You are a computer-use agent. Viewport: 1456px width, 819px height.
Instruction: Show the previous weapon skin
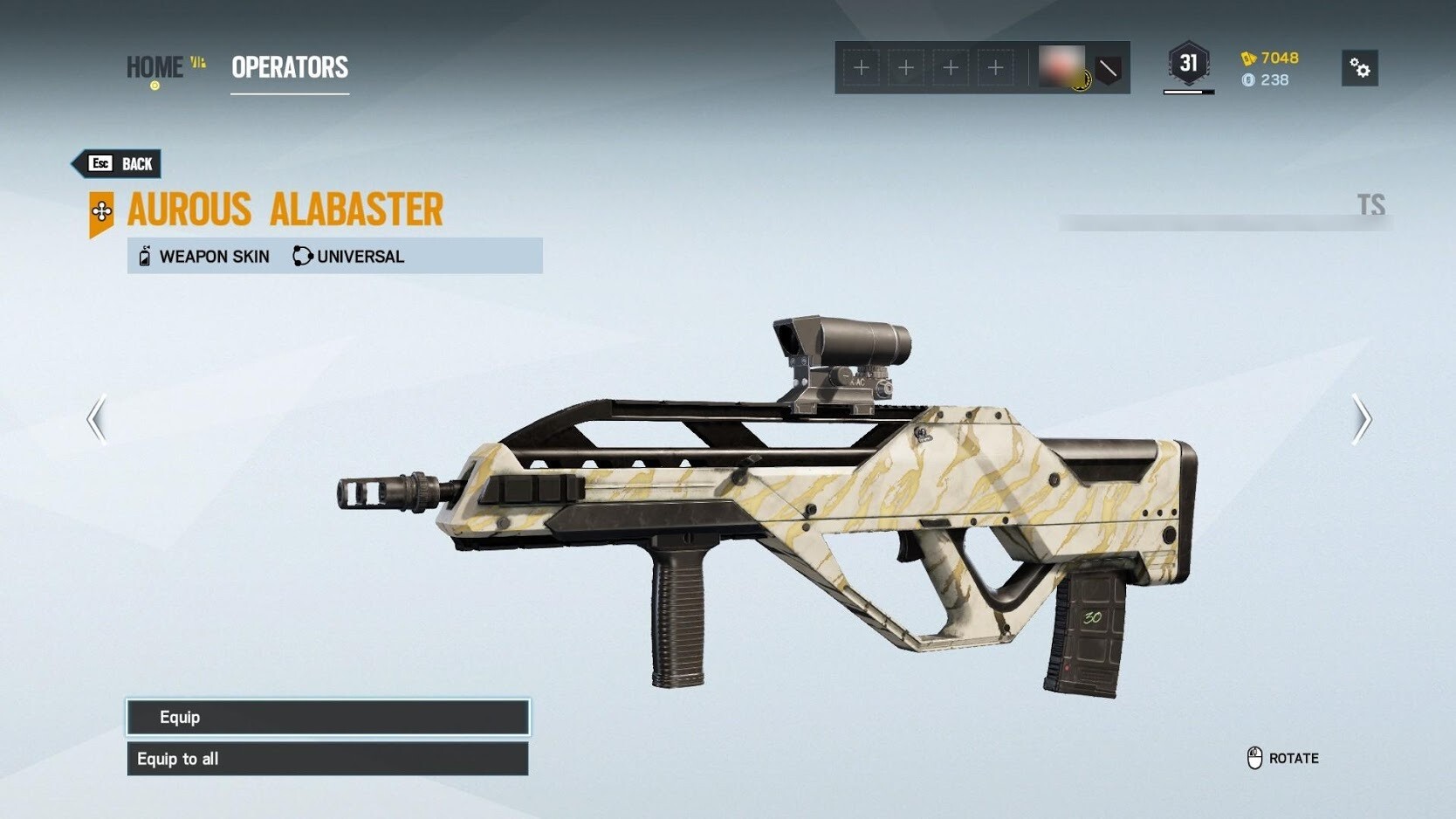(x=97, y=419)
